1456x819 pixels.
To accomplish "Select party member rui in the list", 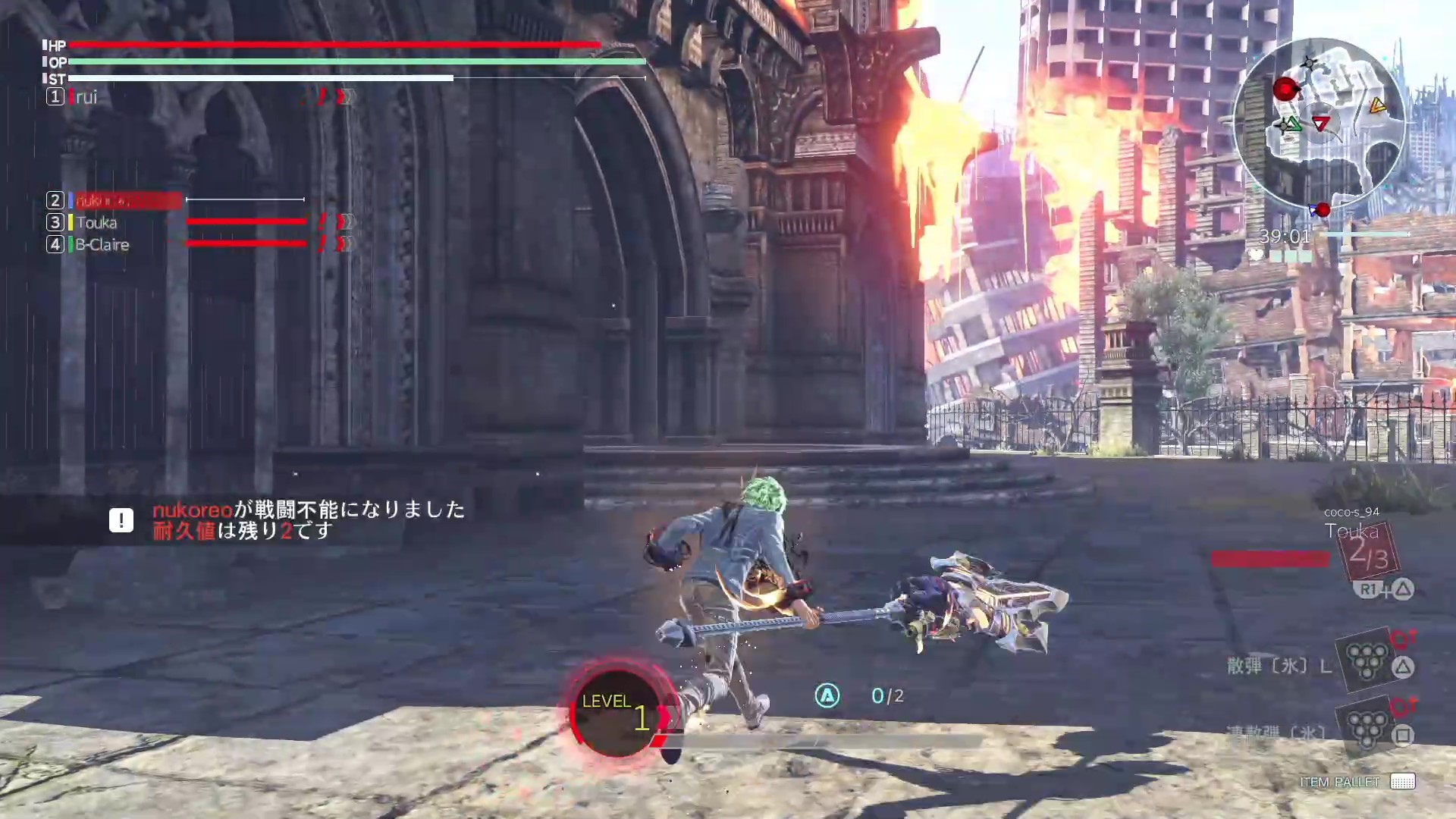I will (86, 97).
